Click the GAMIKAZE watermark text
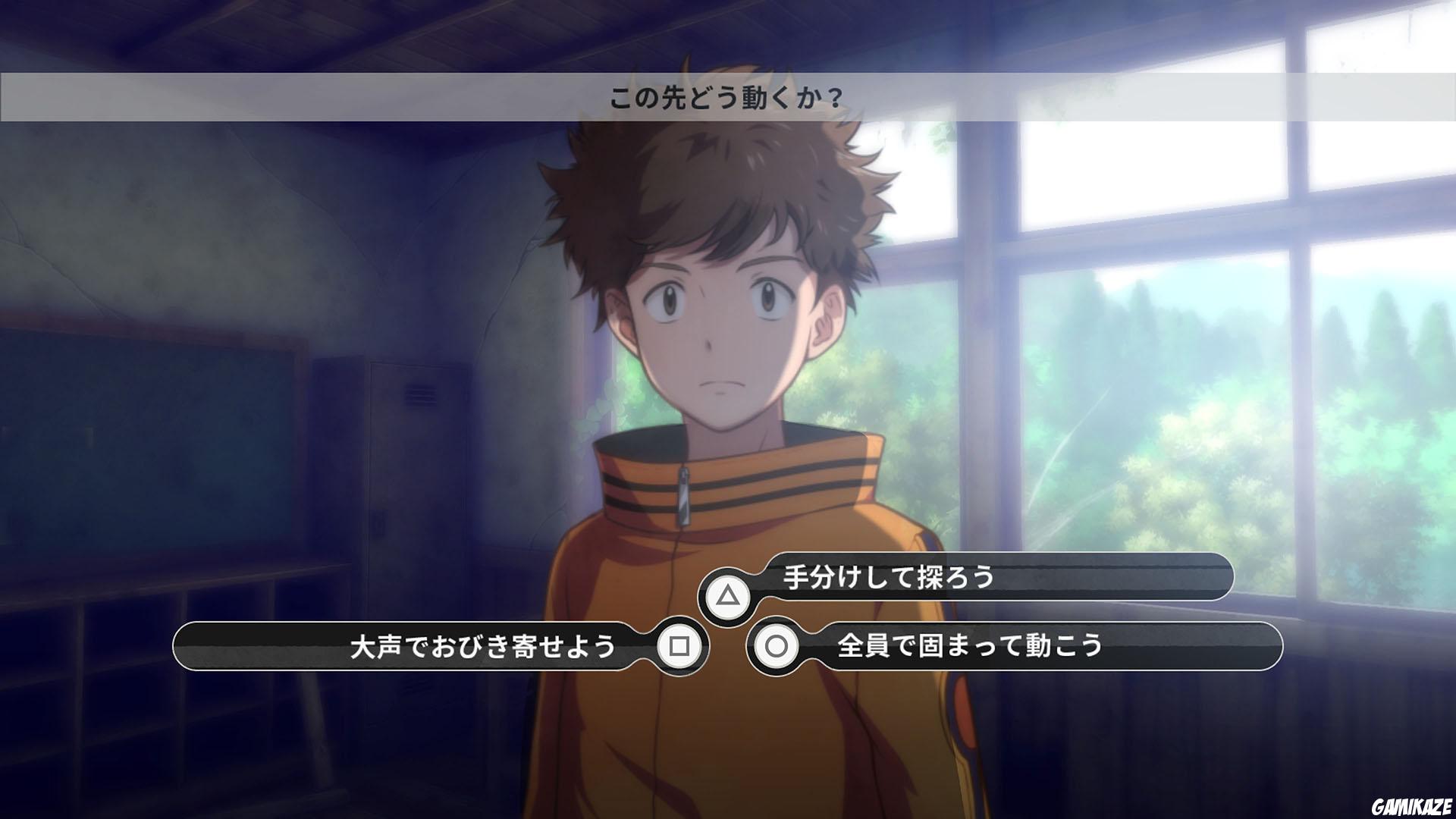Image resolution: width=1456 pixels, height=819 pixels. pos(1409,806)
